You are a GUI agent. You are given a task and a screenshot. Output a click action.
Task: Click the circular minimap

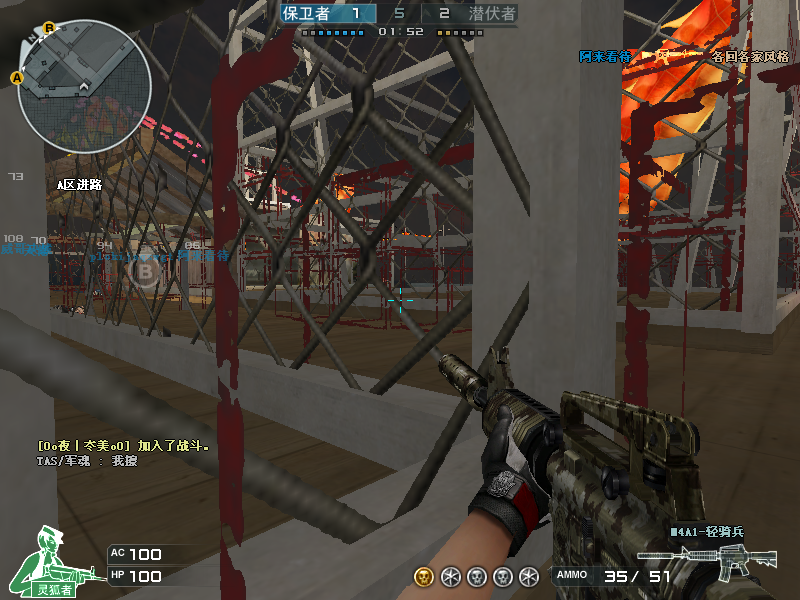[84, 87]
